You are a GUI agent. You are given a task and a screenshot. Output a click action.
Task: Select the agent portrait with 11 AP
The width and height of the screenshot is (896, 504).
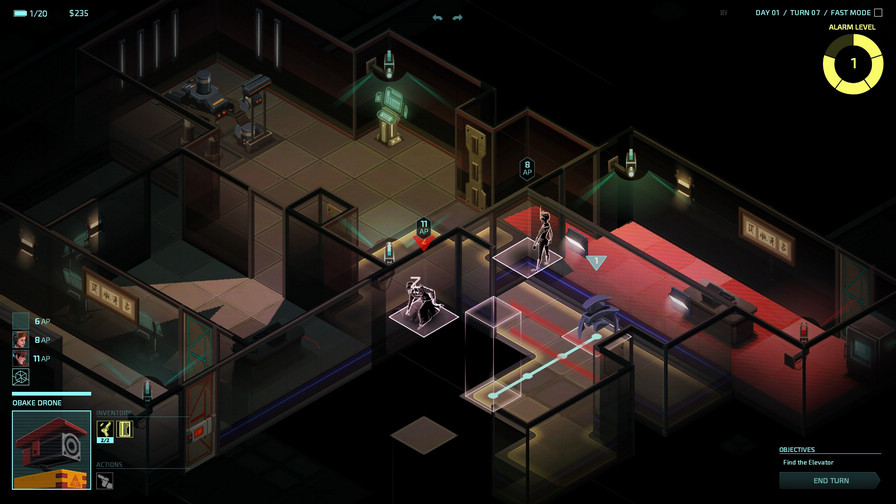click(x=20, y=358)
